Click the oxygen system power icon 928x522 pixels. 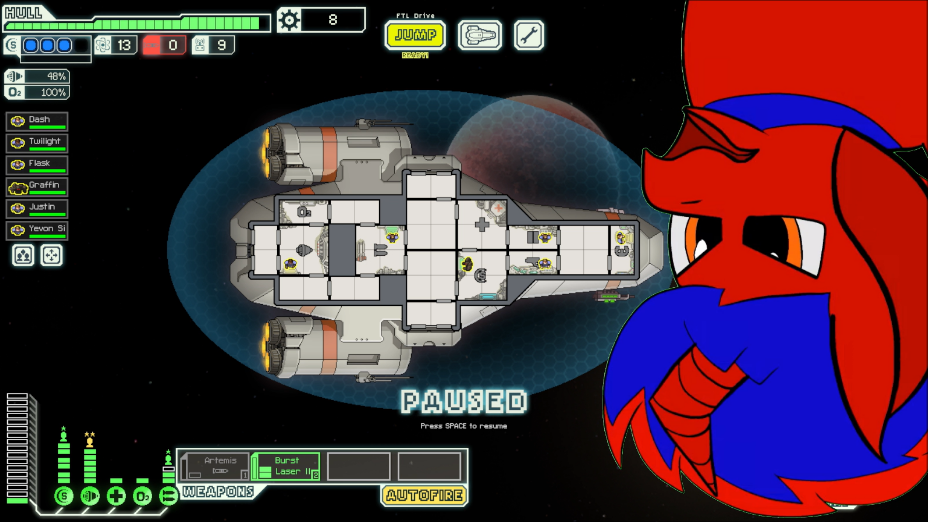(x=142, y=496)
